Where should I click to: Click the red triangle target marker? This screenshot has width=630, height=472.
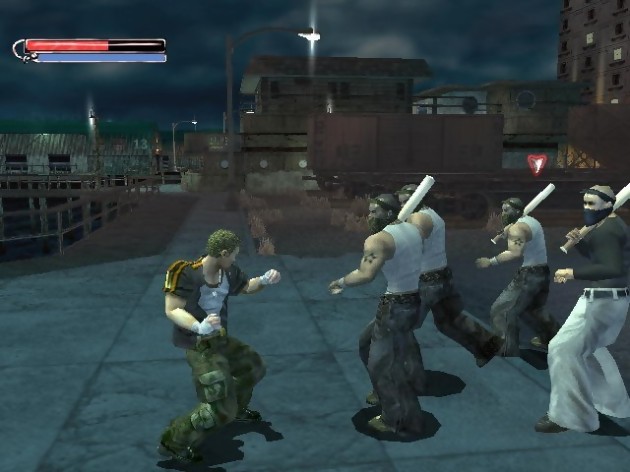tap(537, 163)
